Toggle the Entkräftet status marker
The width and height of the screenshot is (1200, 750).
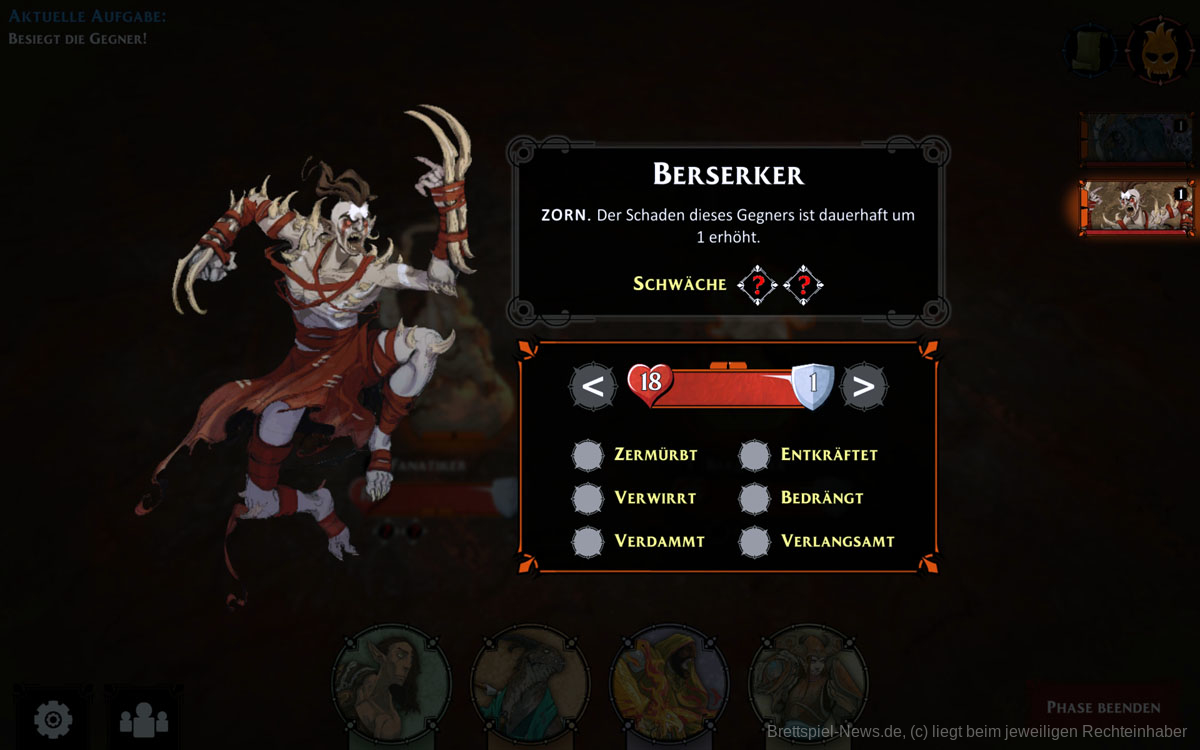755,455
